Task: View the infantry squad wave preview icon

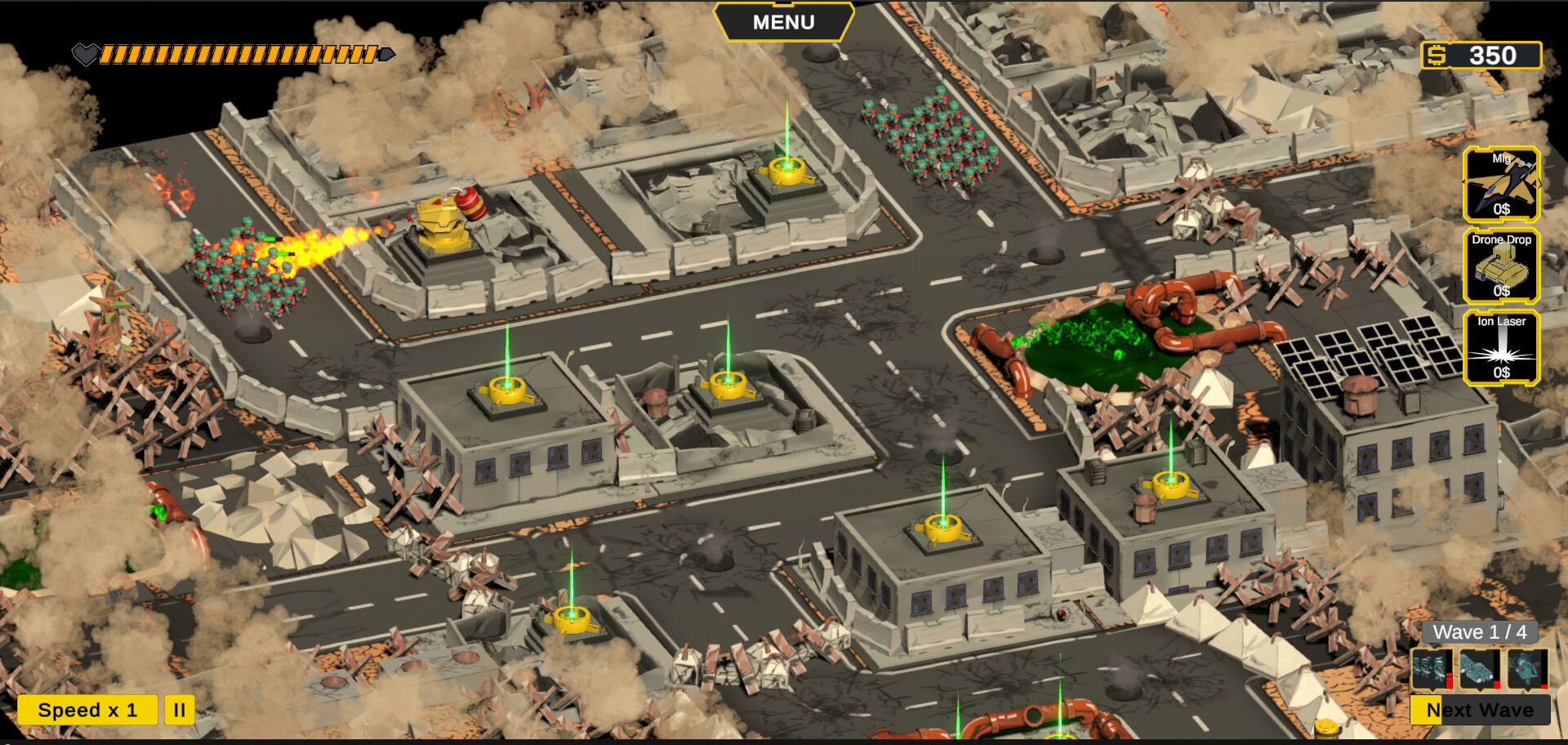Action: 1432,668
